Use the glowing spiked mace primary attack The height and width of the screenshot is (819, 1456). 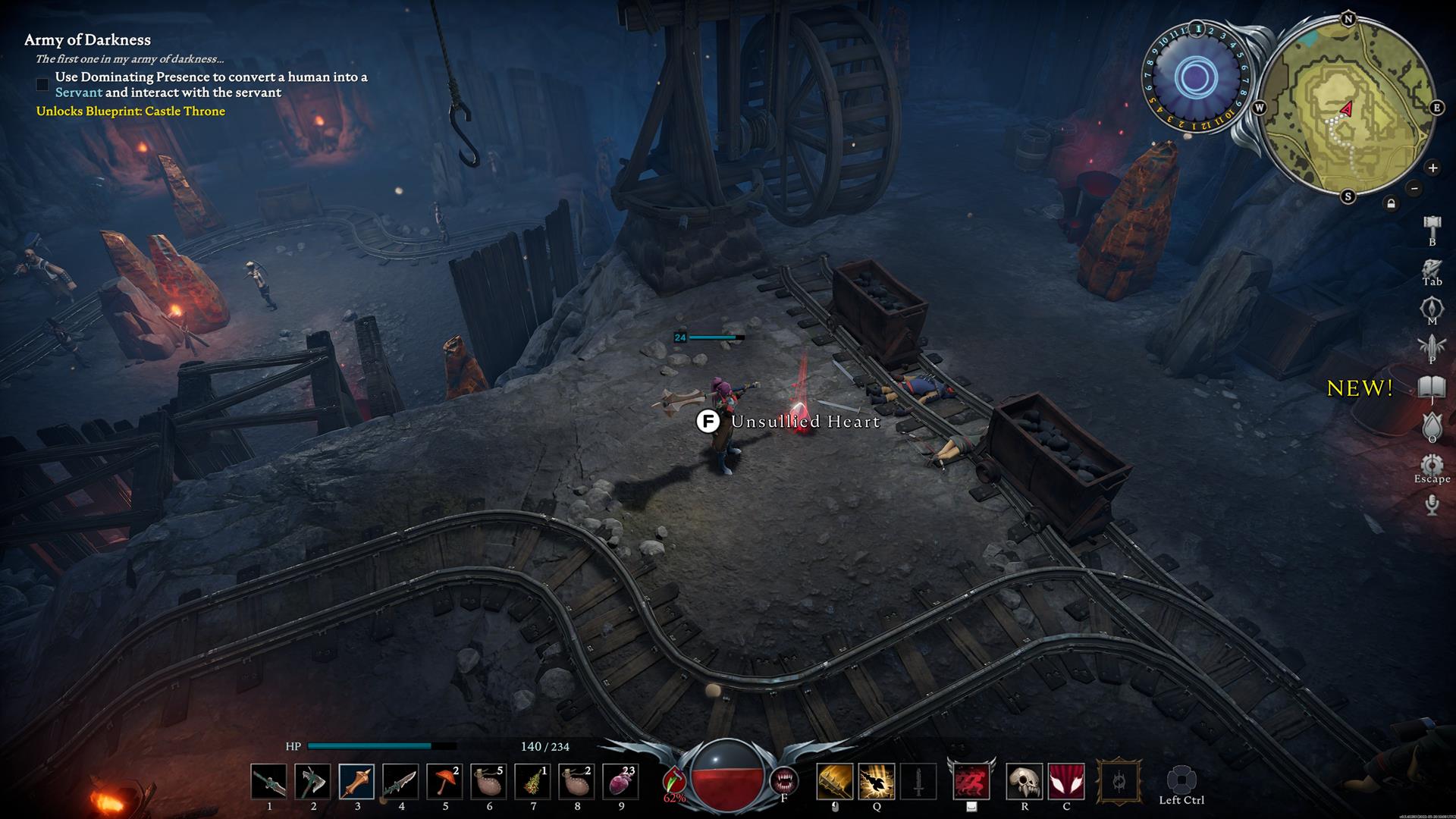click(834, 782)
